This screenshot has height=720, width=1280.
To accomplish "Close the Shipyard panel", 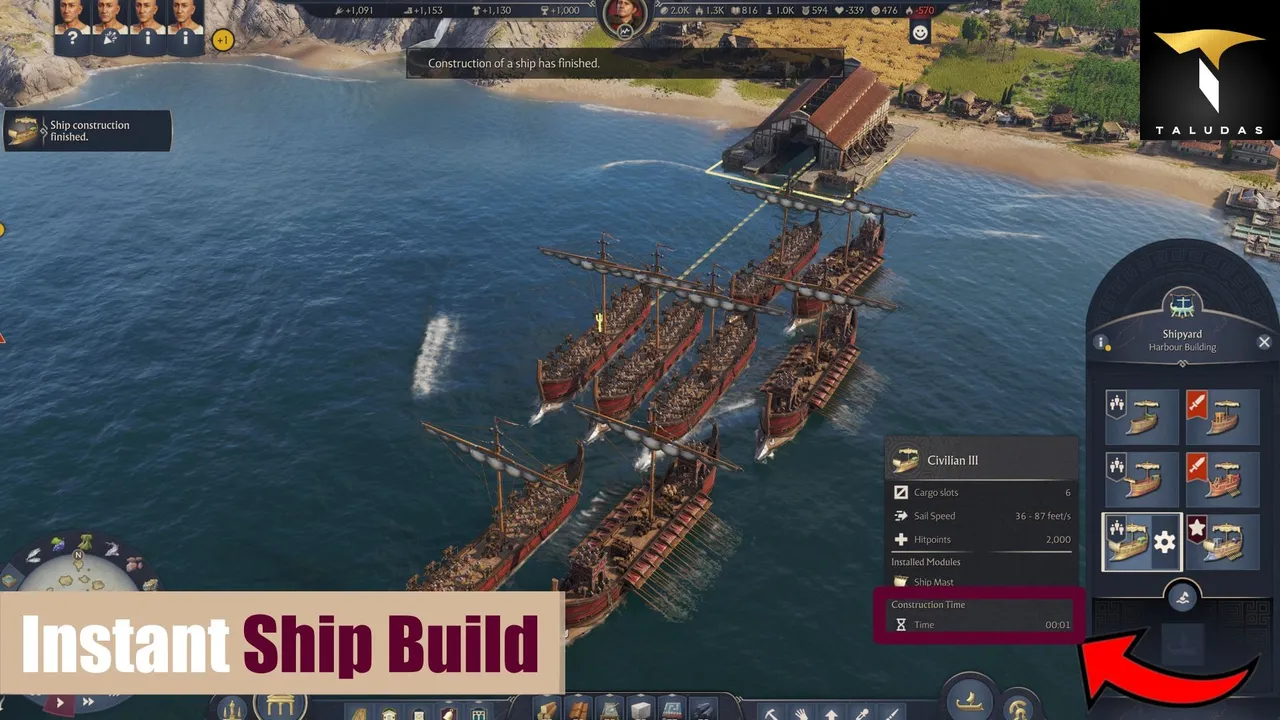I will point(1264,342).
